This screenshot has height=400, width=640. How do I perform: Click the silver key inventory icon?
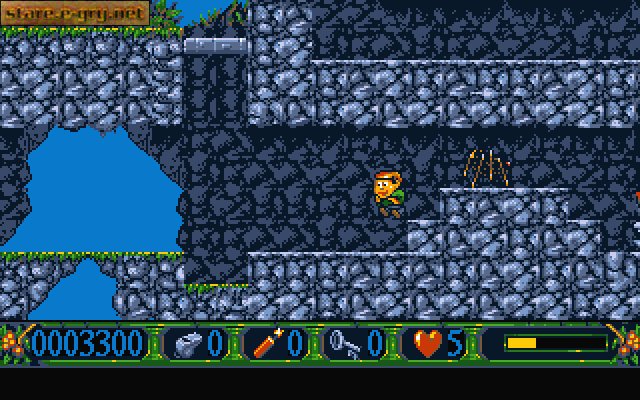pyautogui.click(x=345, y=343)
